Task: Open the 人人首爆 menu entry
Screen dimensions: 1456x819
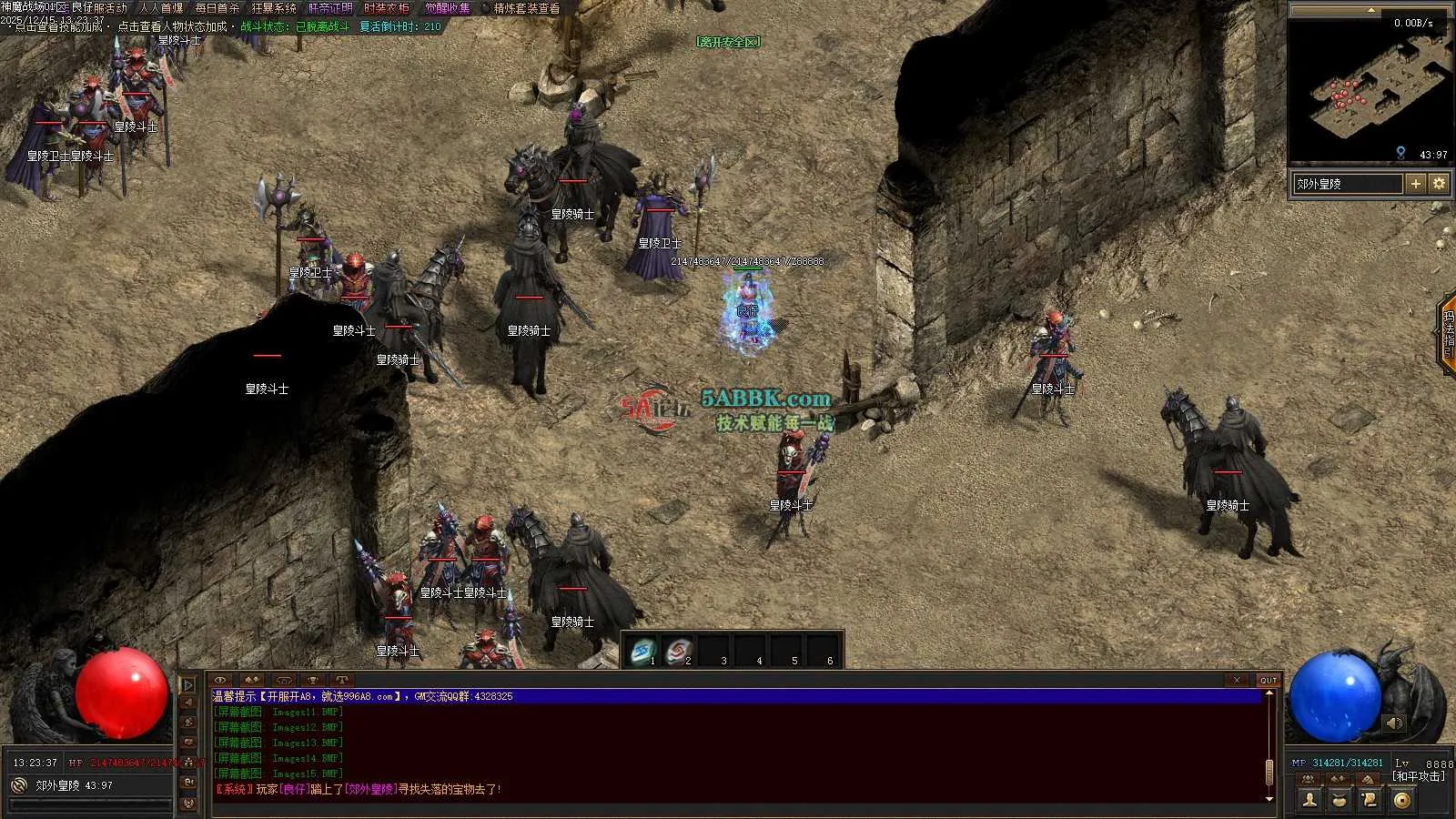Action: 161,8
